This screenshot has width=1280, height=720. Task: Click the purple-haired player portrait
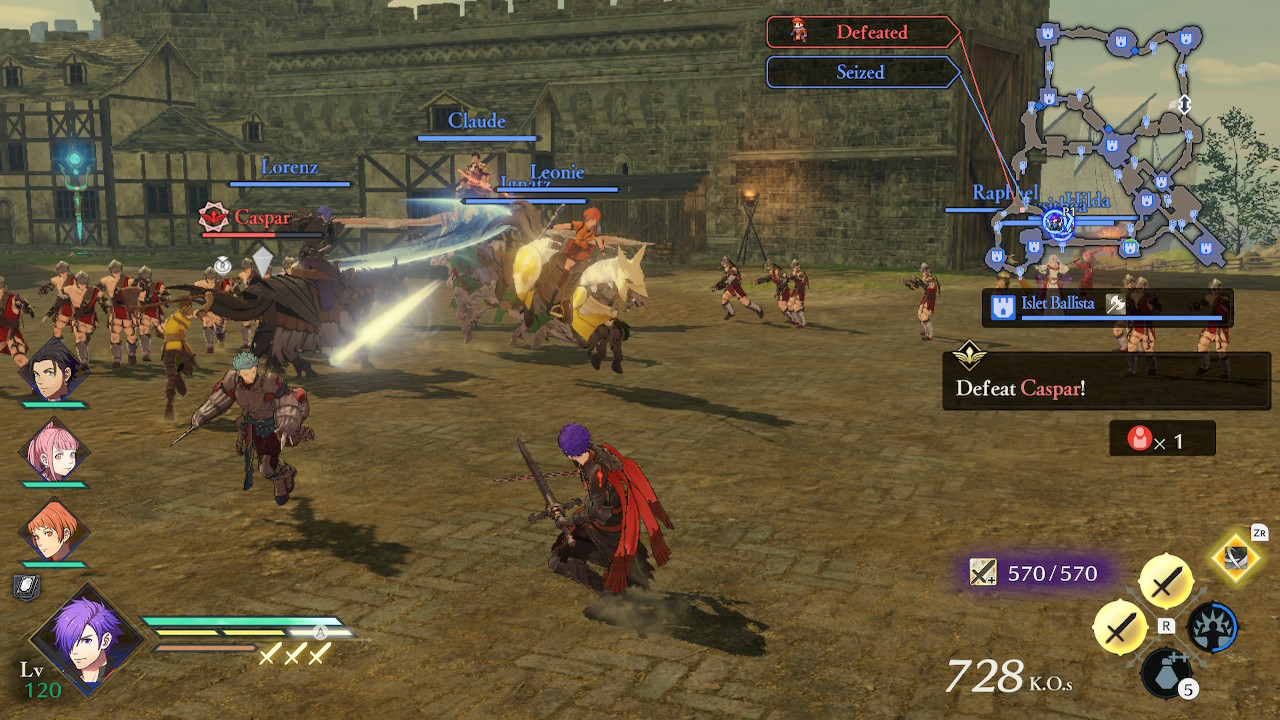86,639
